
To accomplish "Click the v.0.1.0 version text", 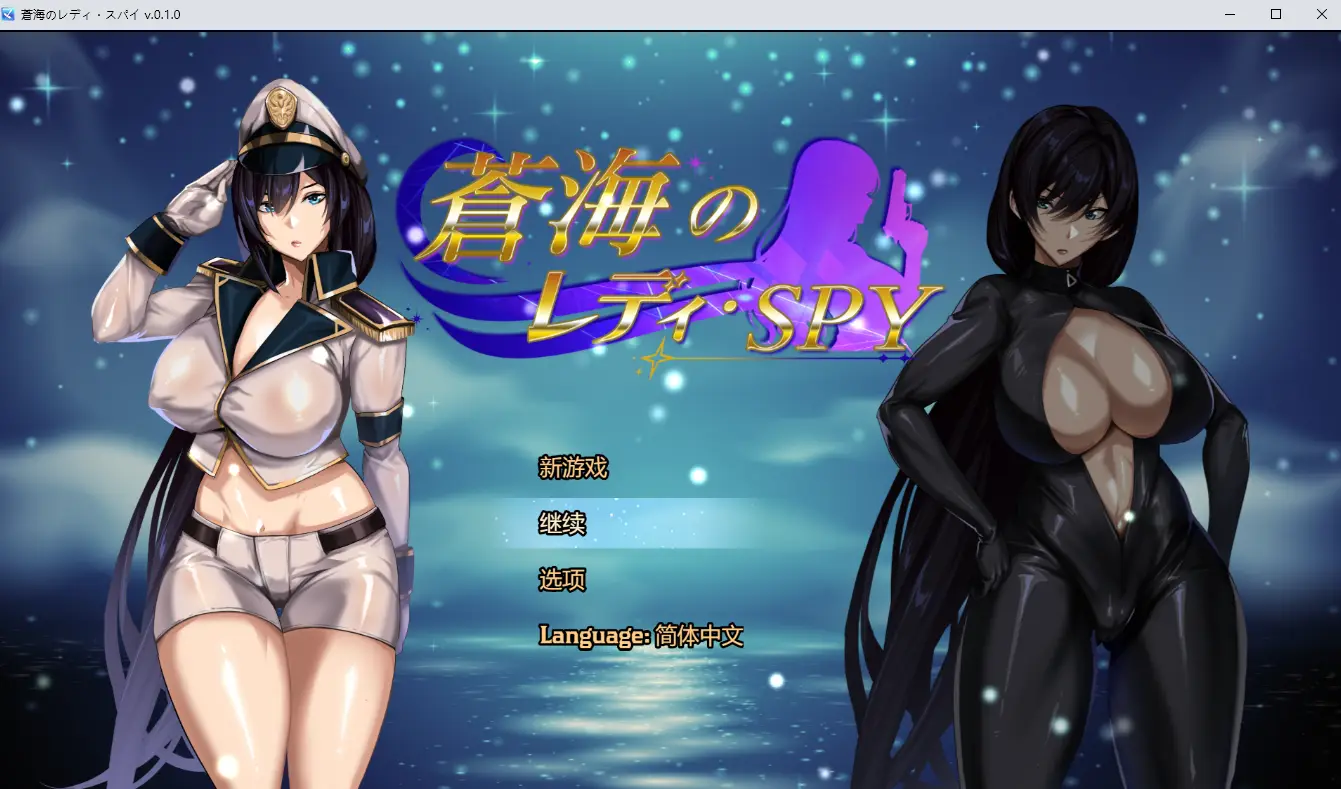I will (160, 14).
